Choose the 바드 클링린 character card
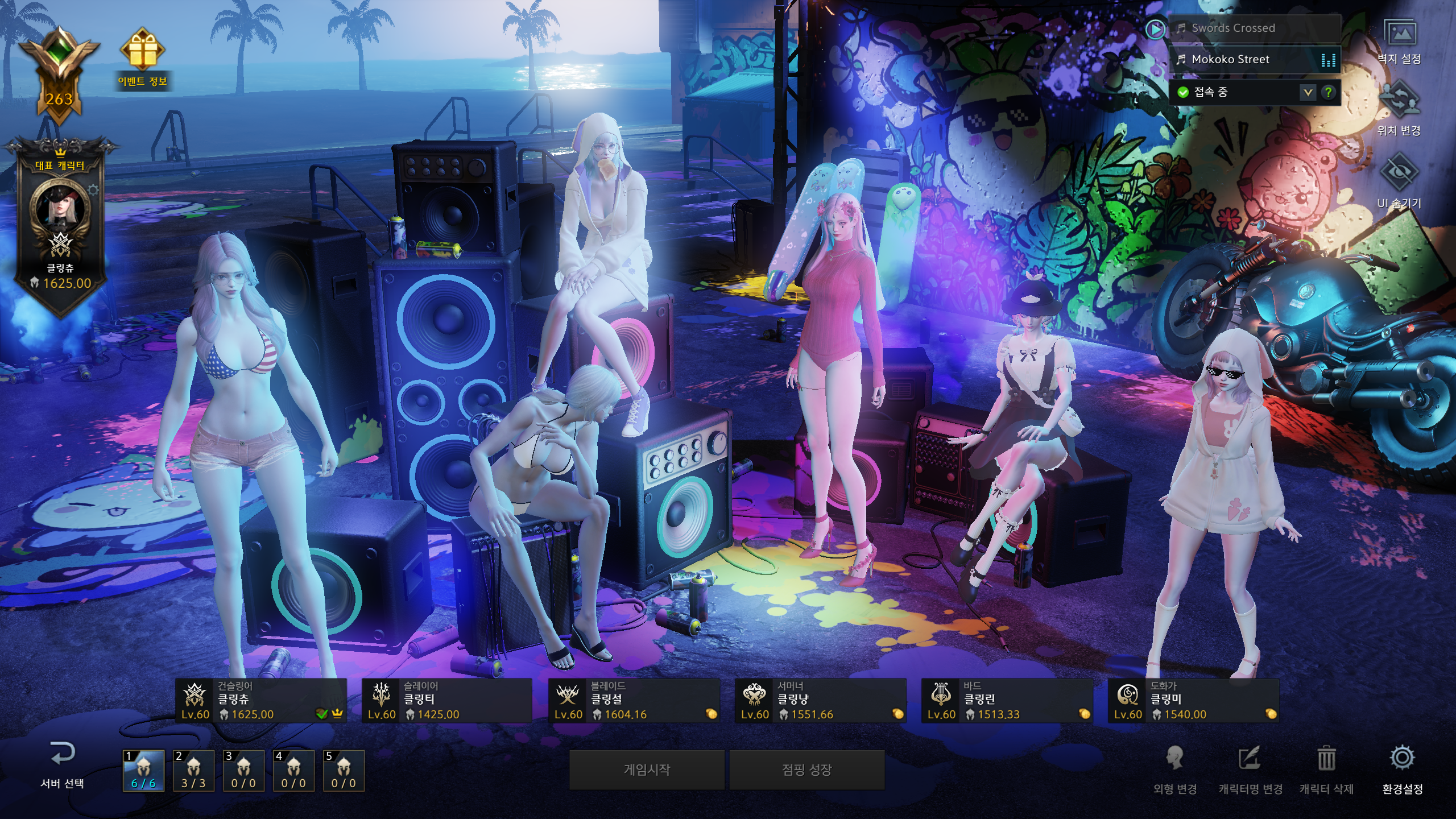Screen dimensions: 1456x819 1007,701
